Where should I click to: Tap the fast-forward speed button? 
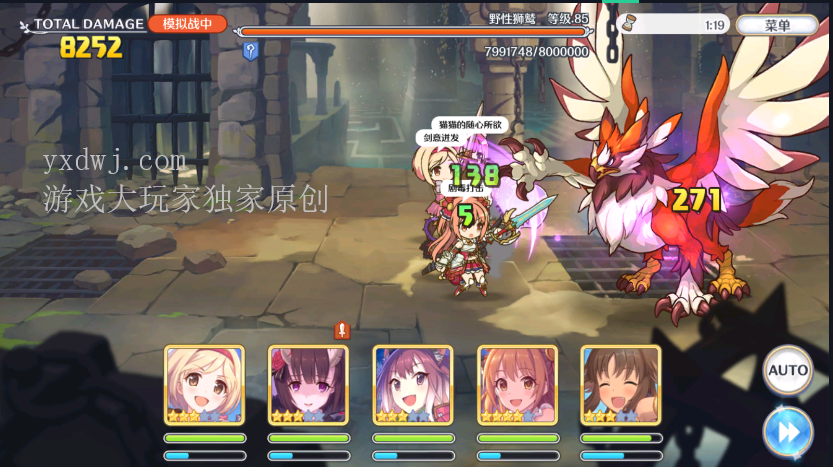point(787,432)
